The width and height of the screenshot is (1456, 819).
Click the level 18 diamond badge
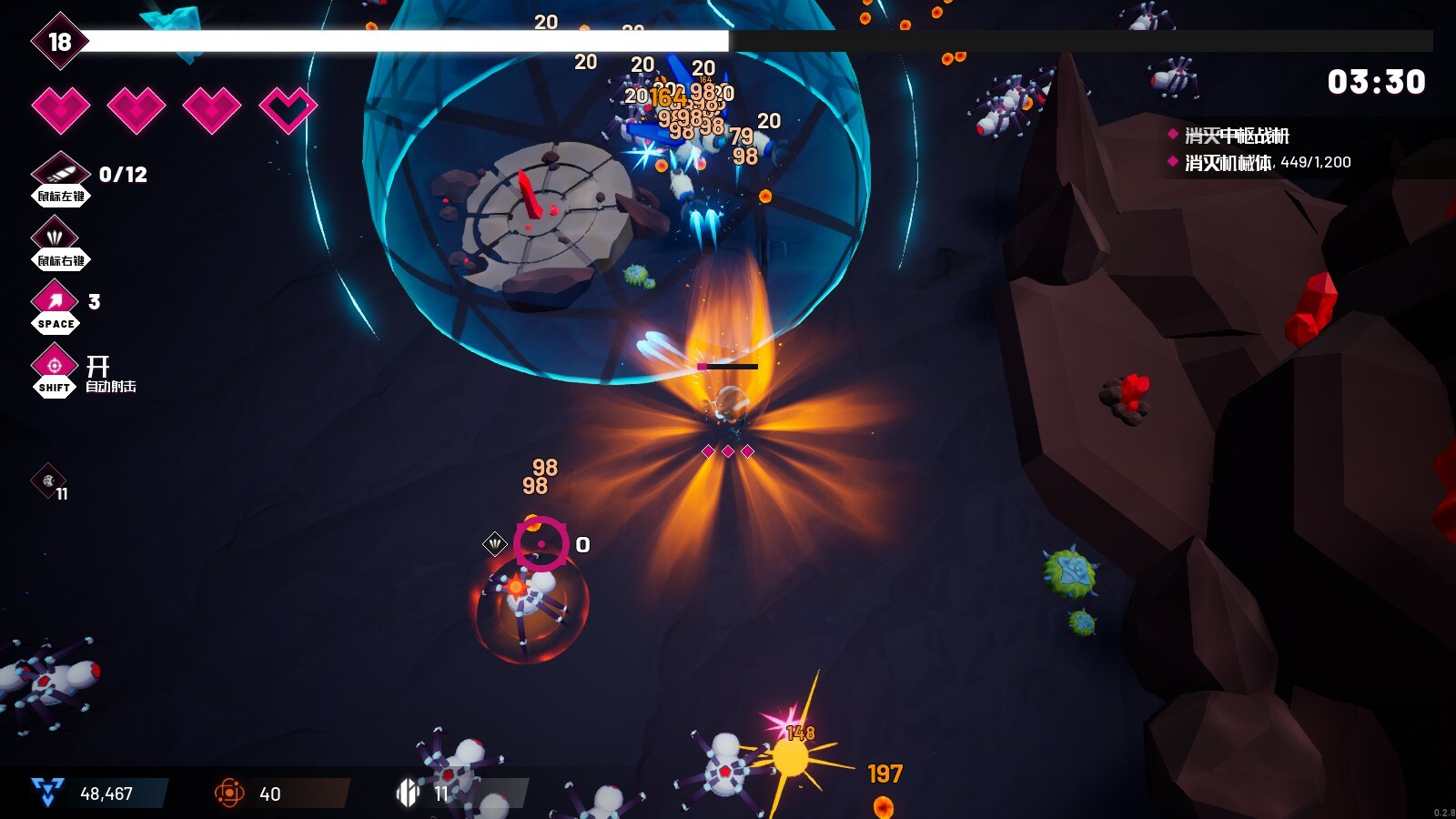pyautogui.click(x=59, y=42)
